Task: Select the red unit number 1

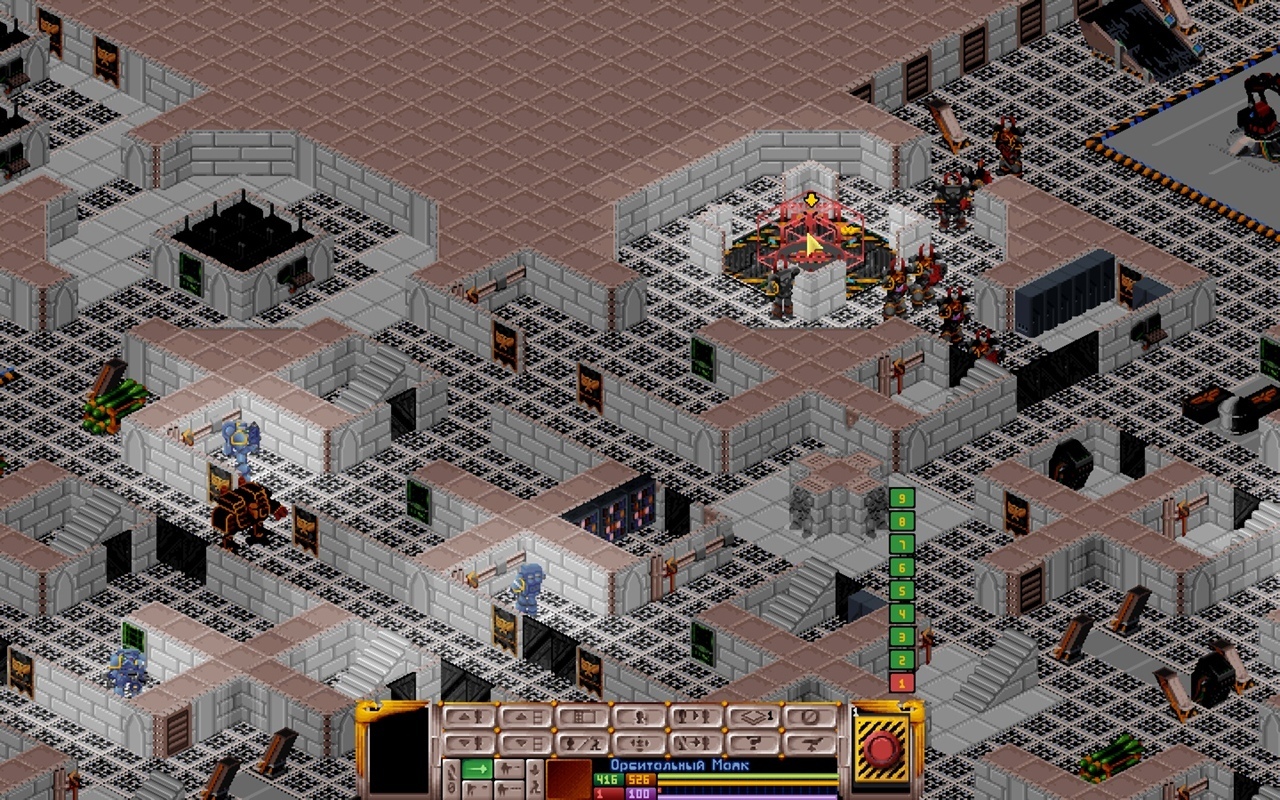Action: 902,683
